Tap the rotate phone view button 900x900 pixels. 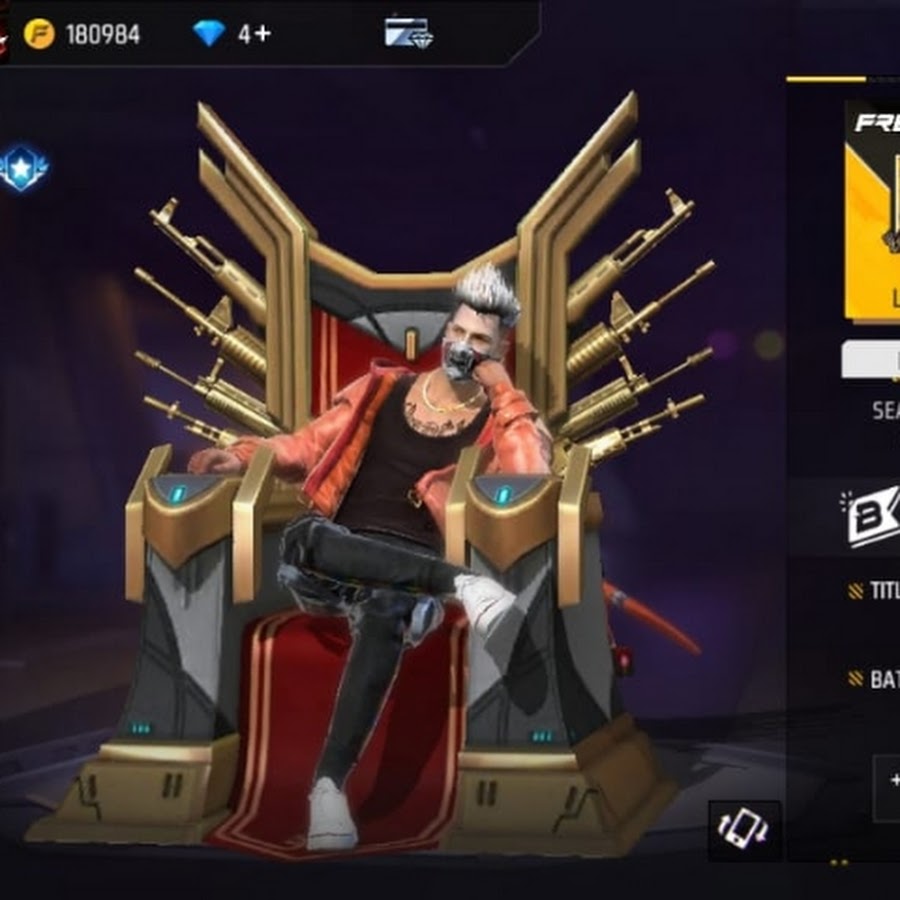744,829
